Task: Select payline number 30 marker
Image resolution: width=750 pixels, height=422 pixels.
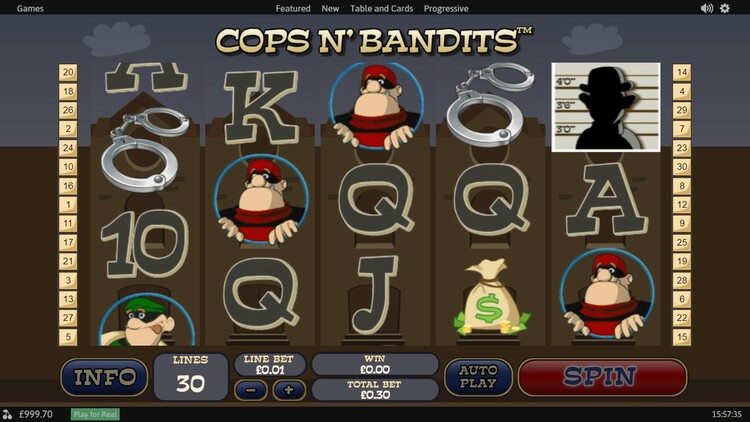Action: [682, 167]
